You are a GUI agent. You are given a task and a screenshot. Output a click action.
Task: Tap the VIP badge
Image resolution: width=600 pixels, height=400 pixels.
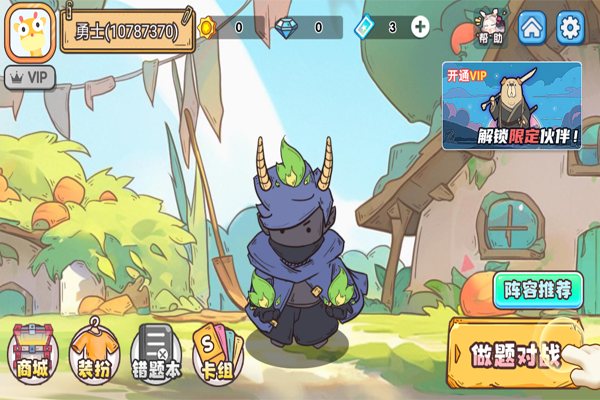tap(30, 75)
